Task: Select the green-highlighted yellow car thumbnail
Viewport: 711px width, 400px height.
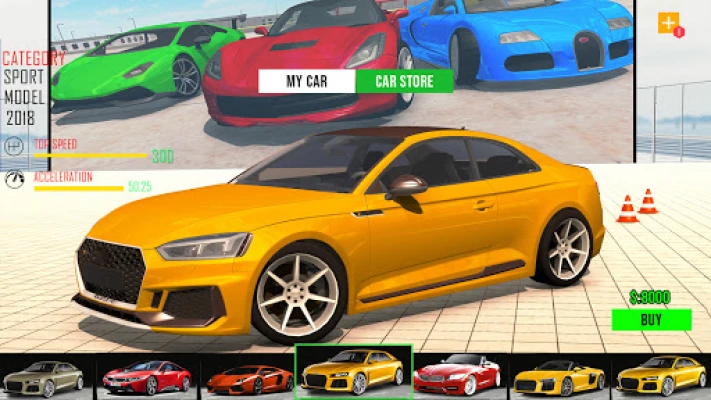Action: 352,372
